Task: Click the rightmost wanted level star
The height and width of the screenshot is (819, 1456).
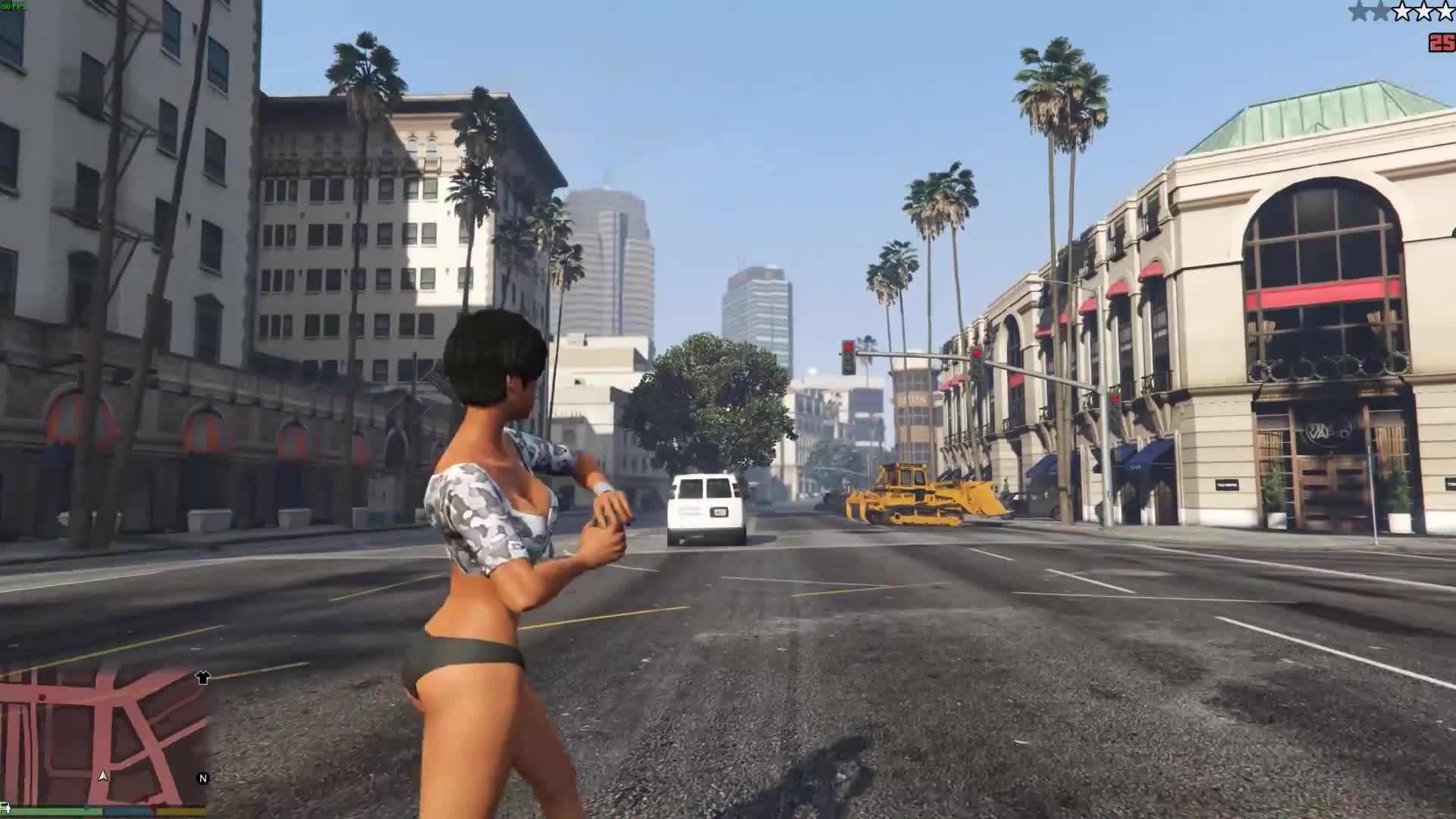Action: (1445, 11)
